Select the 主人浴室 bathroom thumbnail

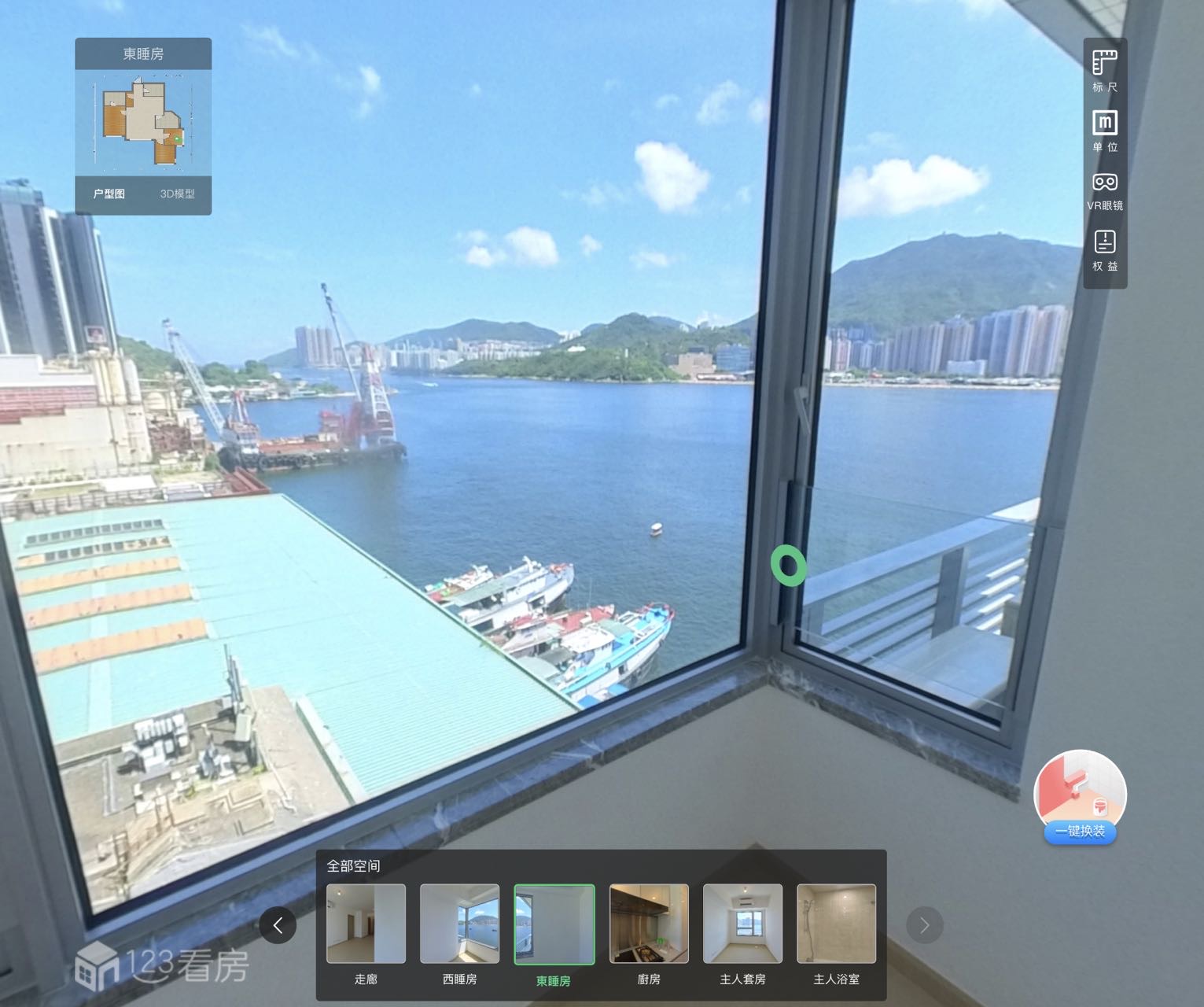click(x=836, y=924)
